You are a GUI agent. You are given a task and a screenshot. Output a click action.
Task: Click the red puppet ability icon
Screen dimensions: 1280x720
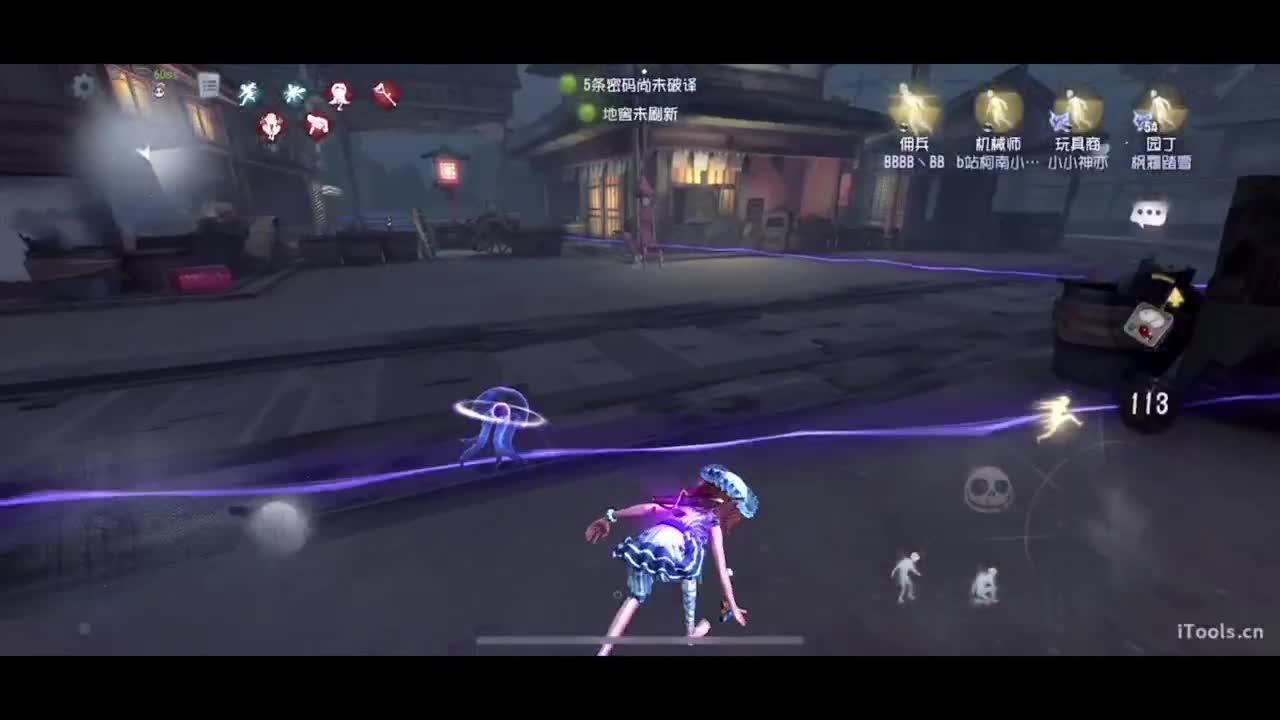[338, 93]
